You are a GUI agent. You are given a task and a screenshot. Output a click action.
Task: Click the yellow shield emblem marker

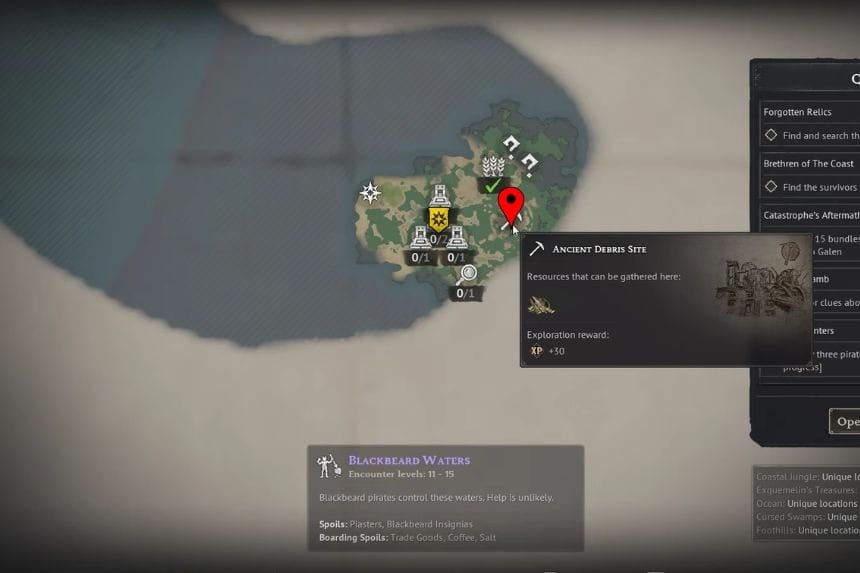click(438, 219)
